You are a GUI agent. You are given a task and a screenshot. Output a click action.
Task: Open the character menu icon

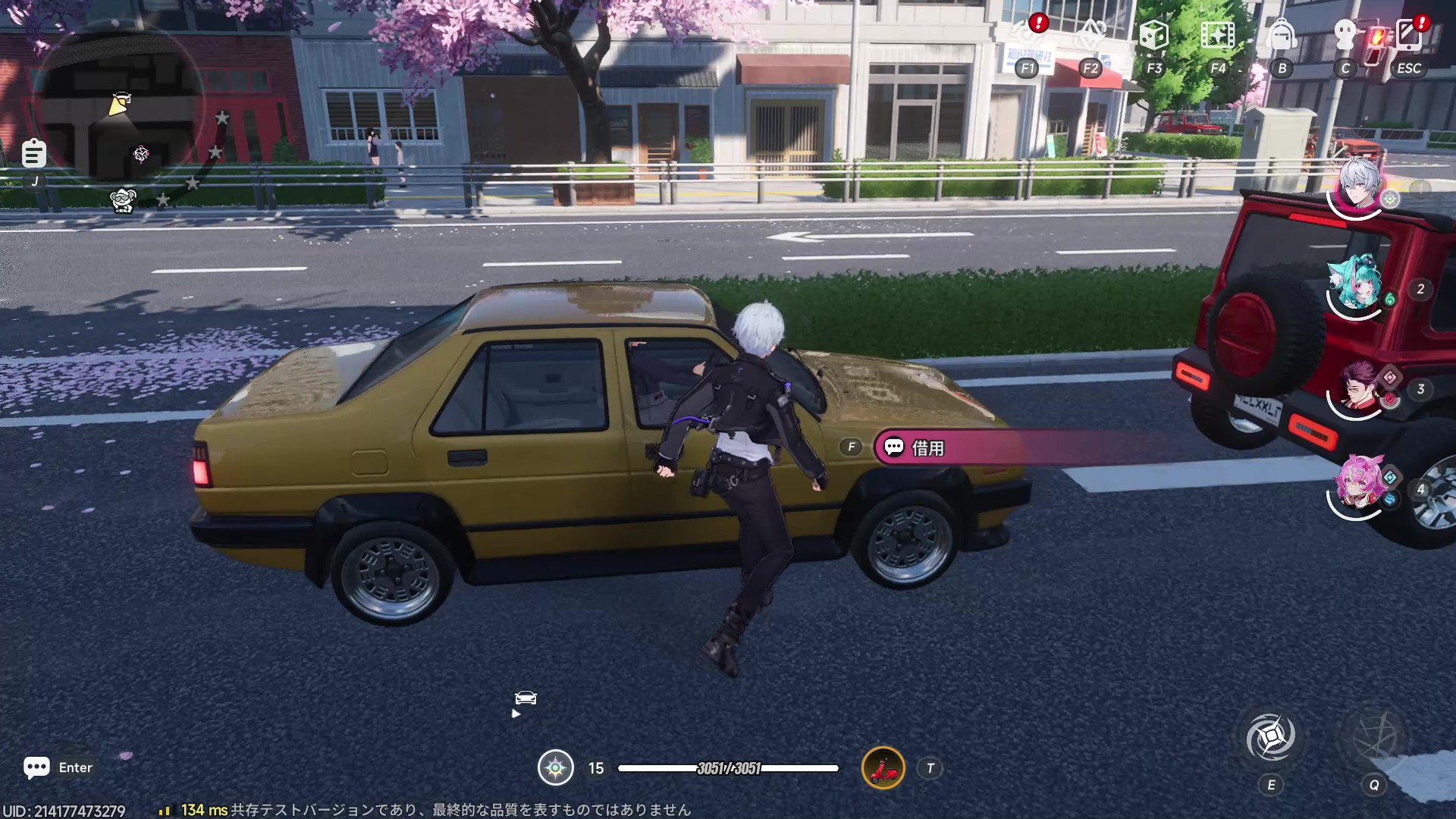coord(1345,36)
